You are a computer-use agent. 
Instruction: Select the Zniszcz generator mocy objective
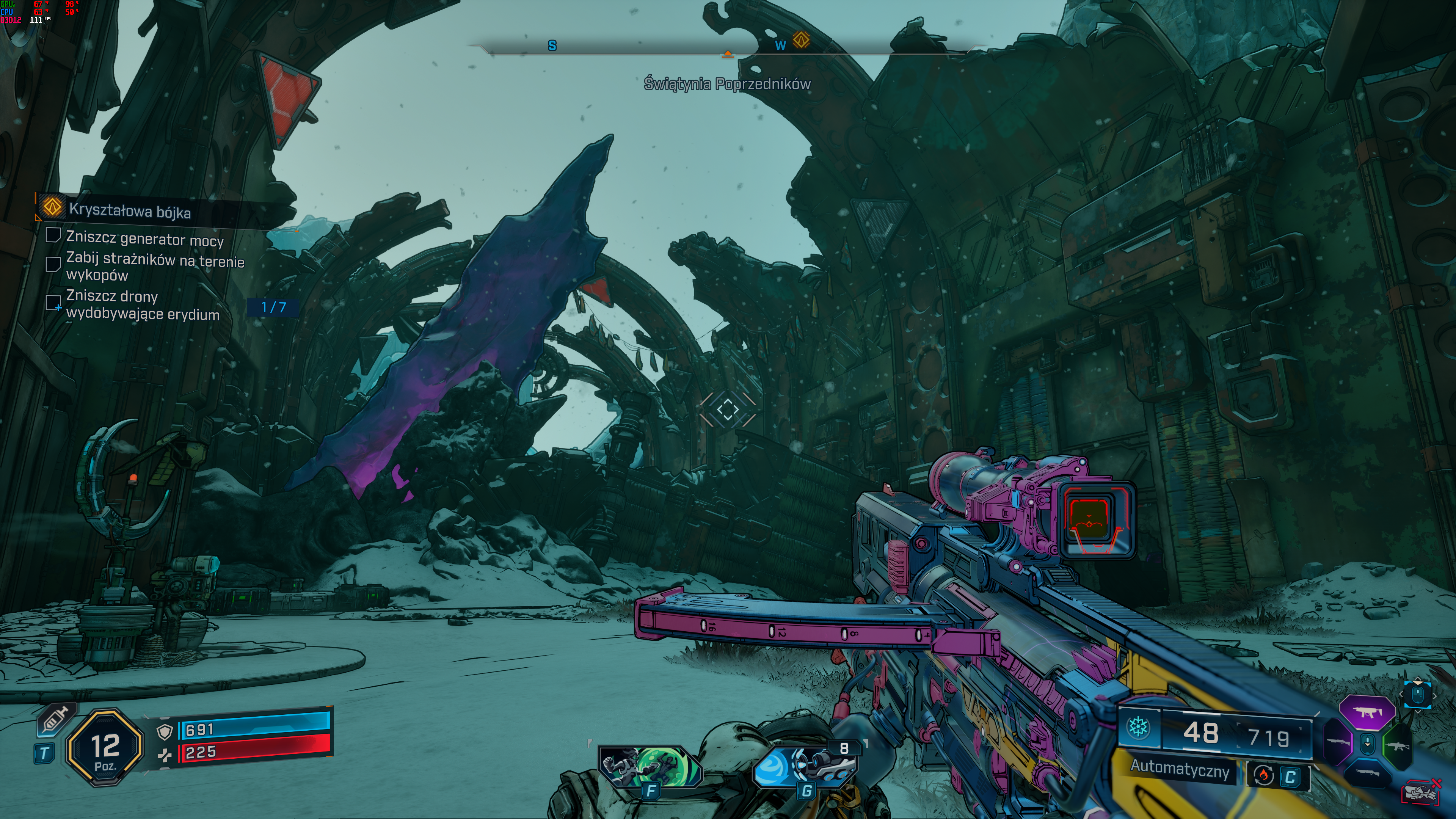[x=145, y=239]
